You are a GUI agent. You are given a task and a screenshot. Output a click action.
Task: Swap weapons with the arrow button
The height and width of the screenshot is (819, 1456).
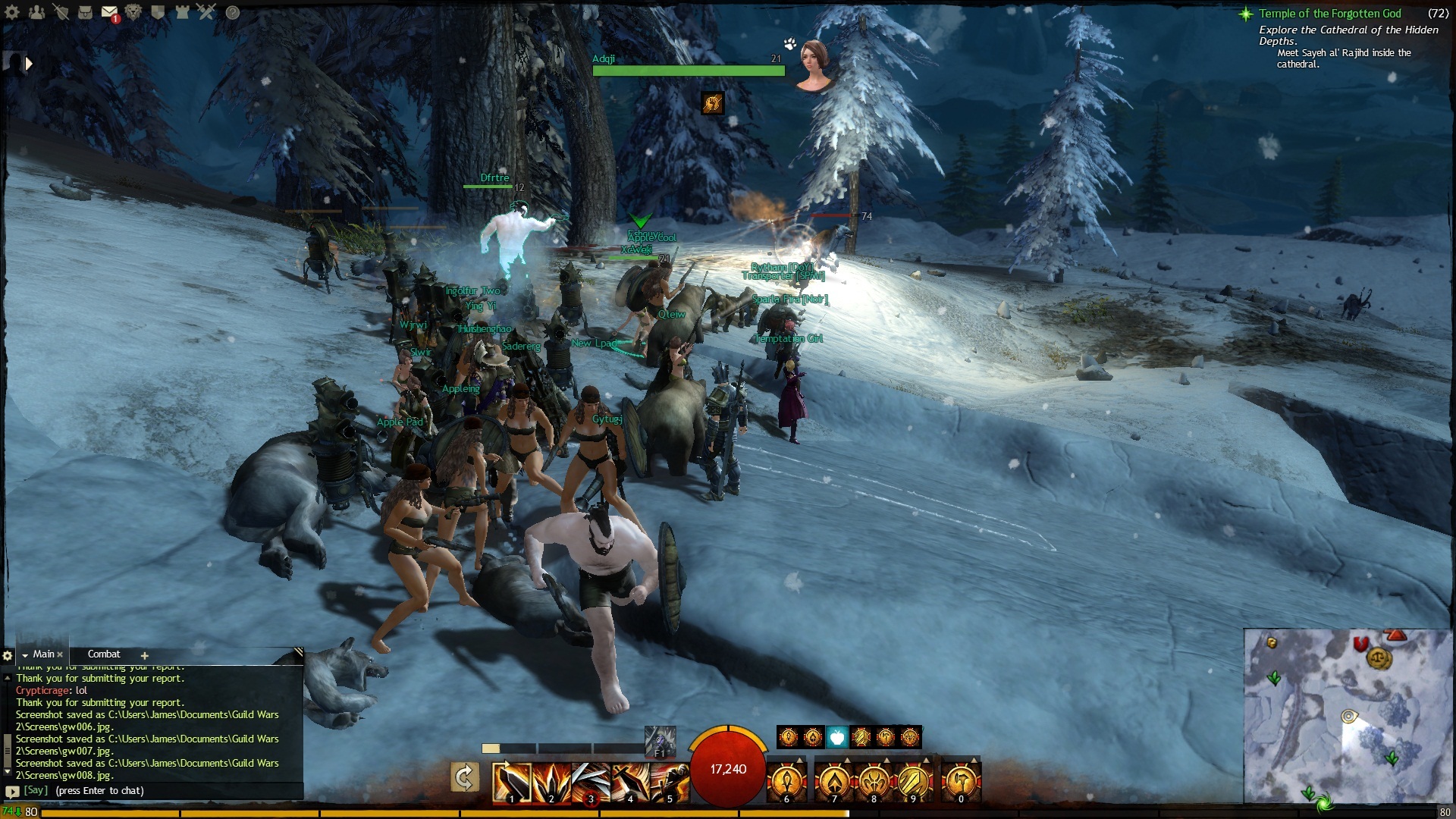click(x=464, y=777)
